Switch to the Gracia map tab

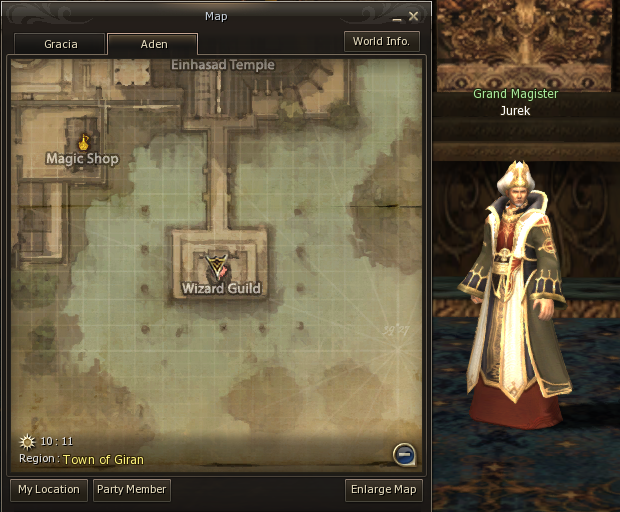(60, 44)
